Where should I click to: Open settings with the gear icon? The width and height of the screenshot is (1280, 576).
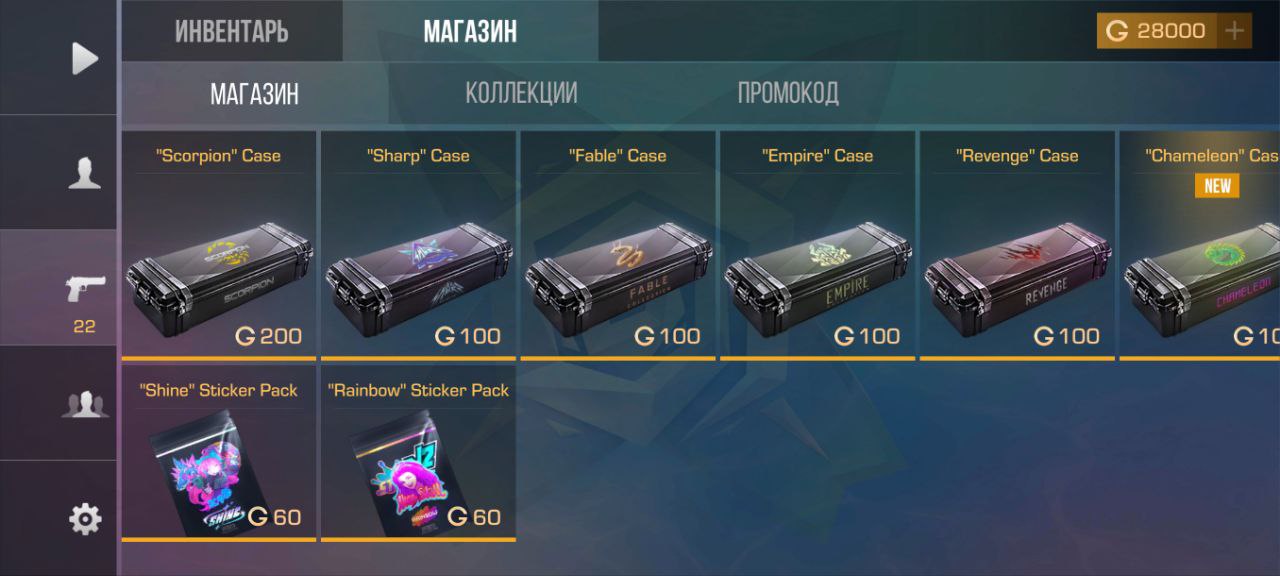click(84, 519)
